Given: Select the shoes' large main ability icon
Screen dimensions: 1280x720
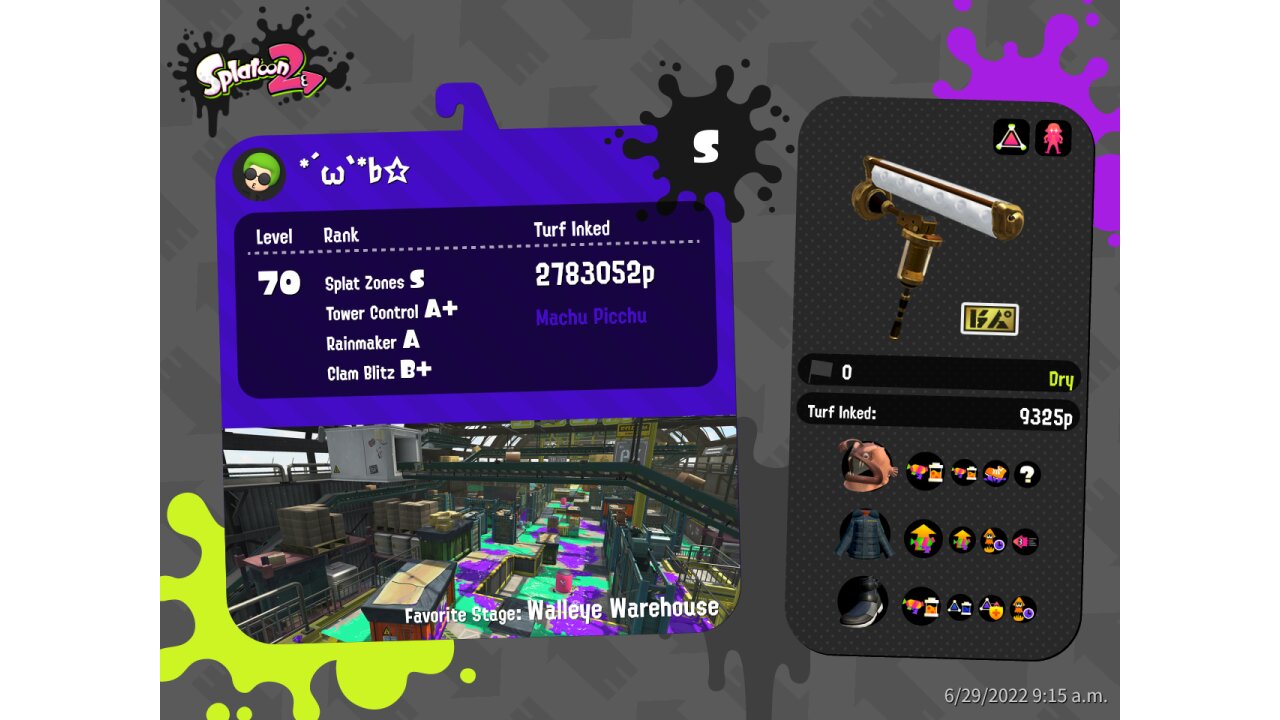Looking at the screenshot, I should coord(921,606).
